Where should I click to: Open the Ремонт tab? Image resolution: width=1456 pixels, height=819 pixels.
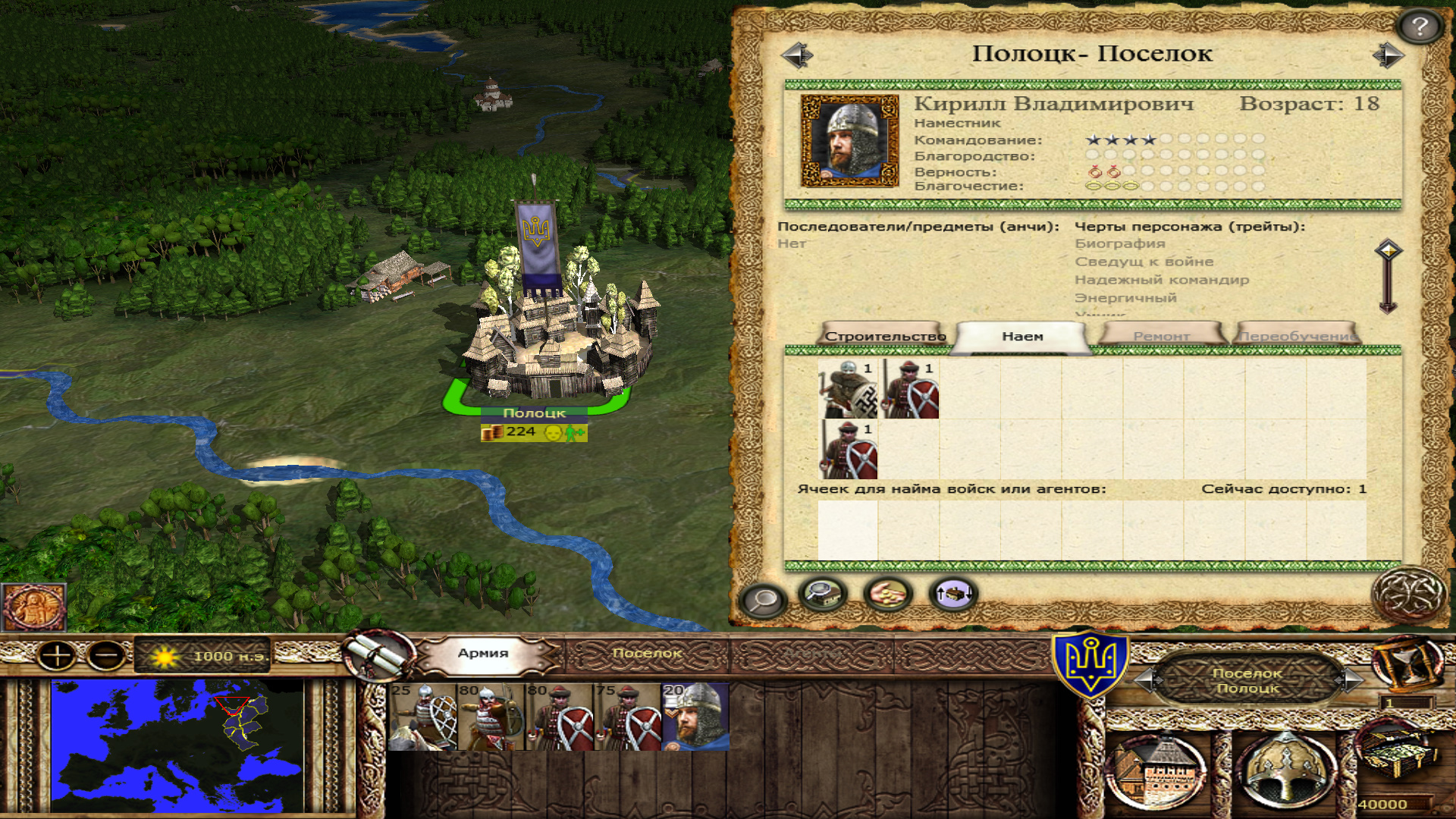coord(1161,336)
